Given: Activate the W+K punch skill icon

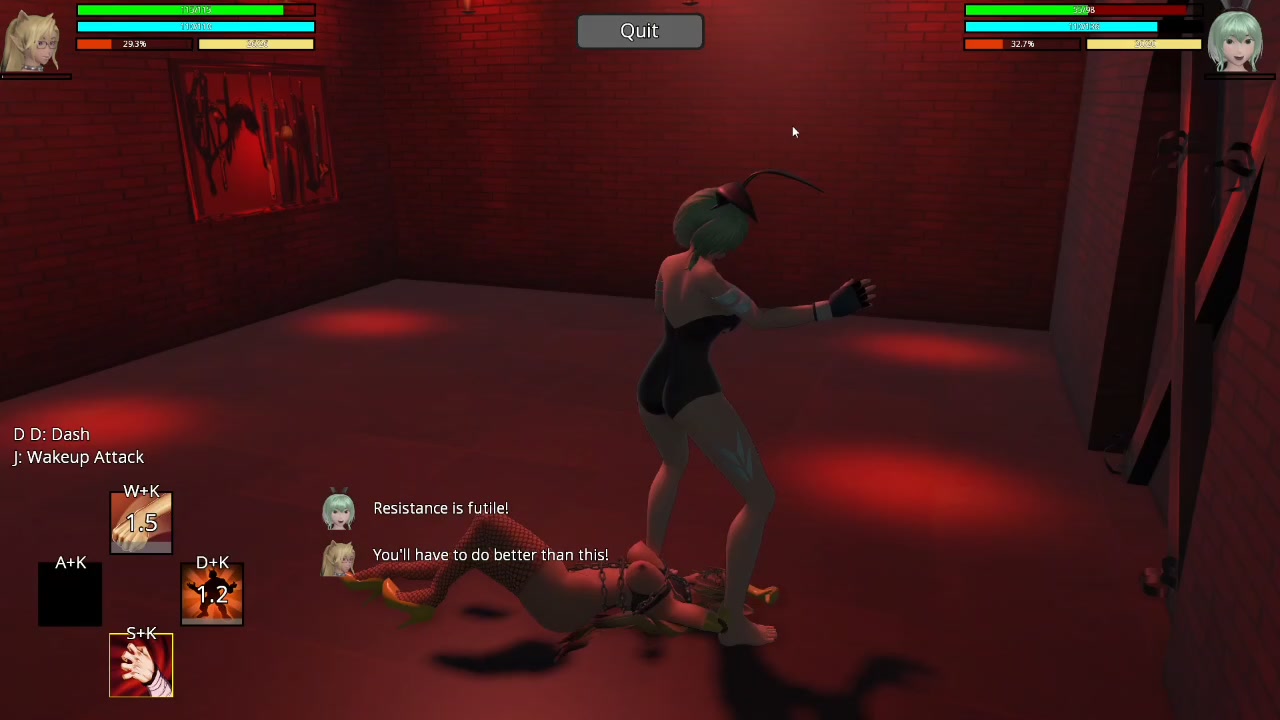Looking at the screenshot, I should (x=141, y=522).
